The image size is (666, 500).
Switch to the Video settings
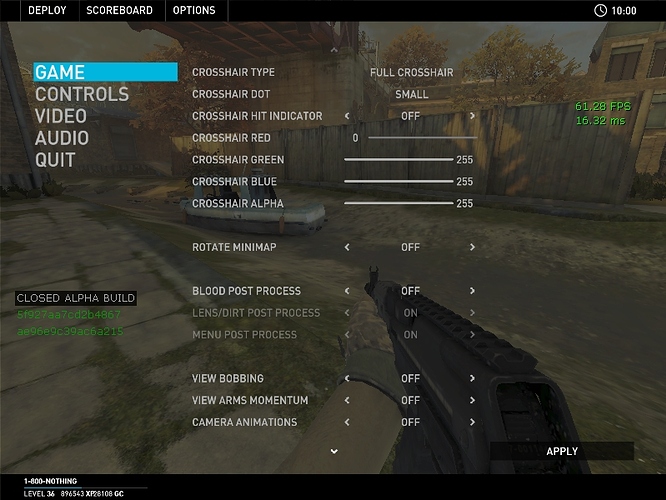61,116
